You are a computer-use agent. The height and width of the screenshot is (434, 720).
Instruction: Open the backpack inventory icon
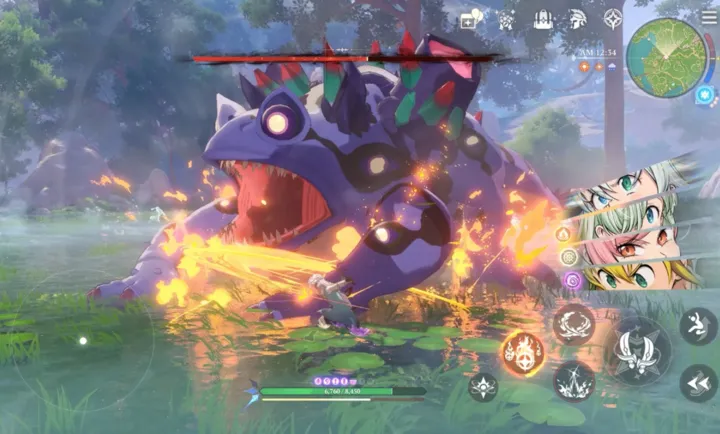pos(543,19)
